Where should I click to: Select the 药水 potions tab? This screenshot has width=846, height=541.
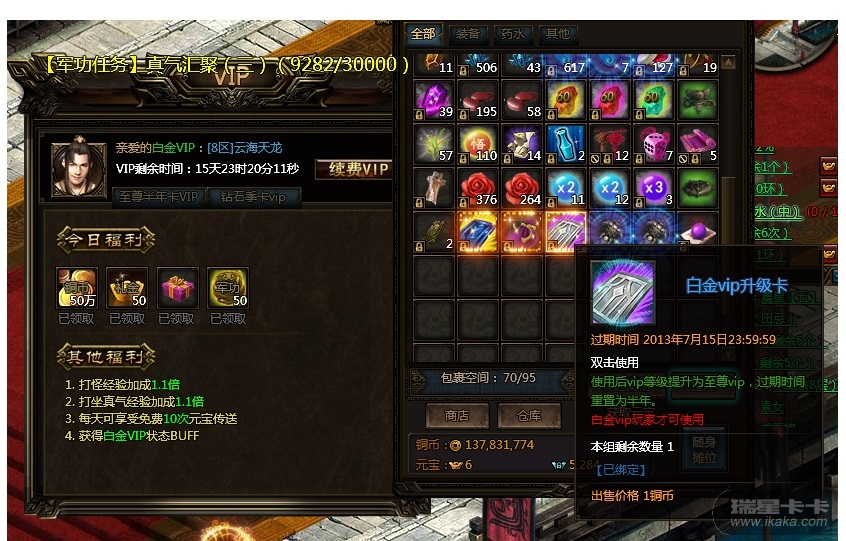513,33
